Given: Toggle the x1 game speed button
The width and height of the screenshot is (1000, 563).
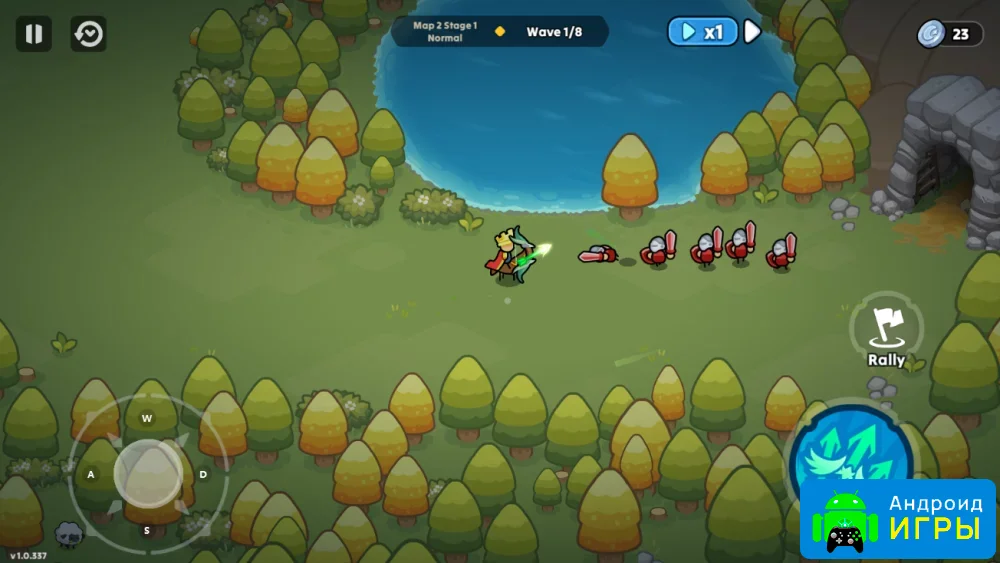Looking at the screenshot, I should 702,32.
